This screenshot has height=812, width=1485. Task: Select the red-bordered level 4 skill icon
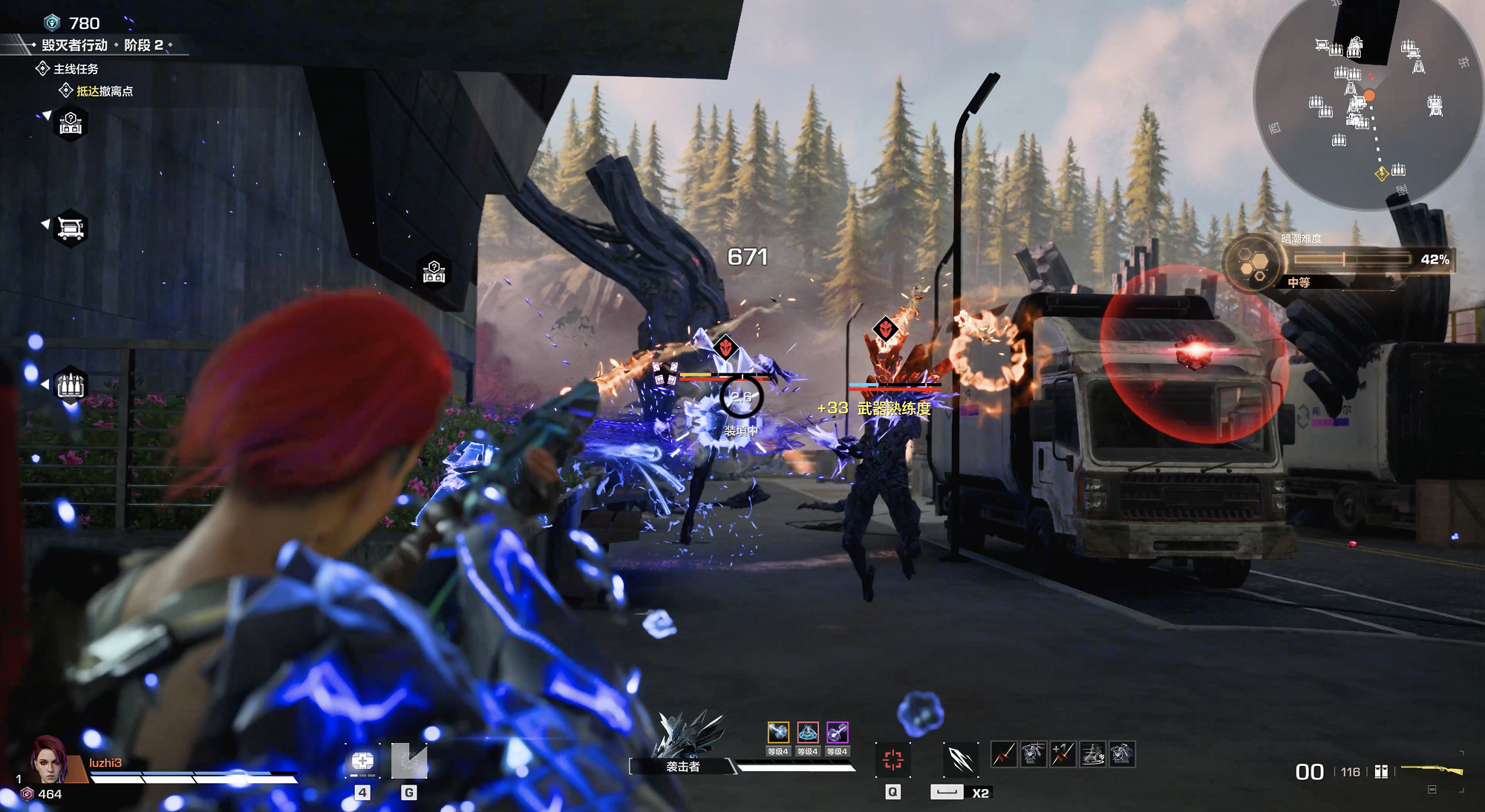[x=807, y=733]
